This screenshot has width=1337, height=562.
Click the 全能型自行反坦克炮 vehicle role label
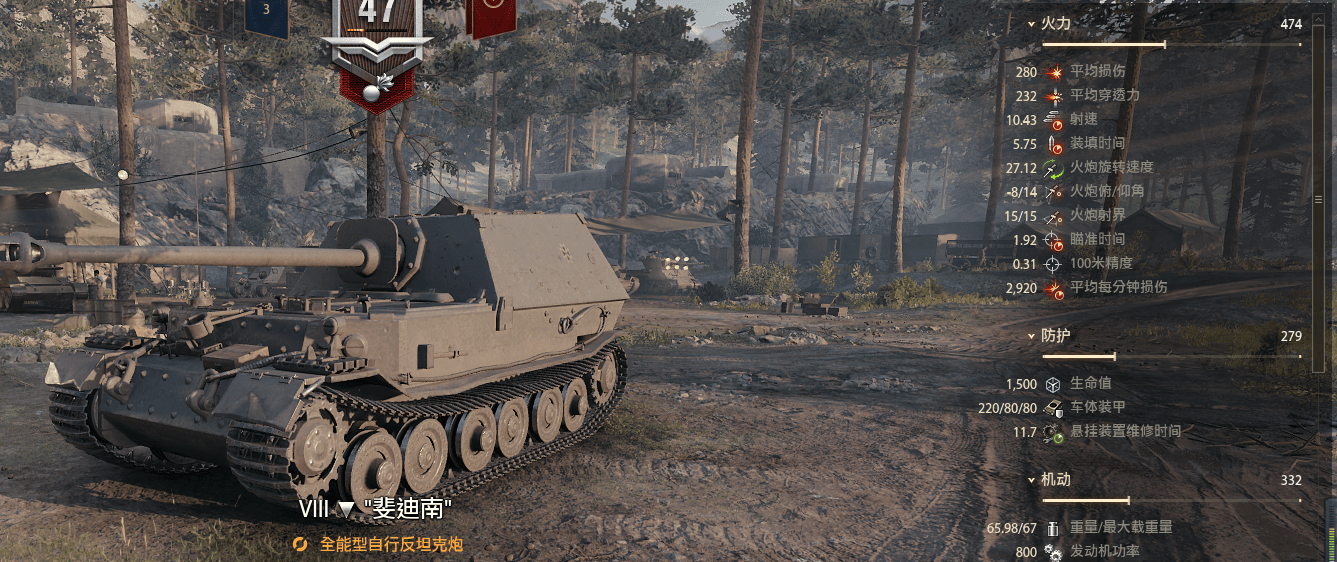390,545
